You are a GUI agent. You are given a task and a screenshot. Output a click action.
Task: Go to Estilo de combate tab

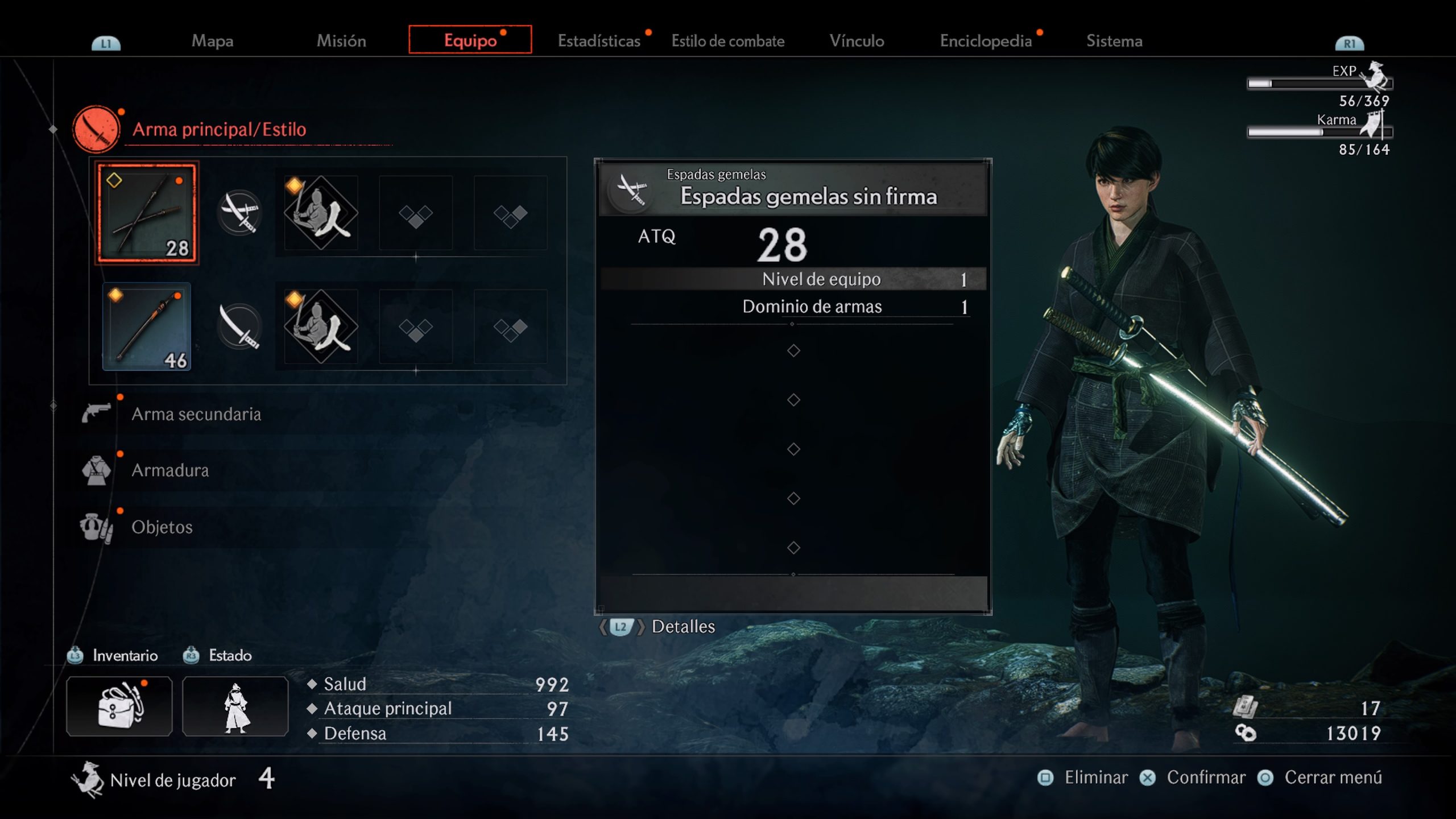[x=727, y=41]
